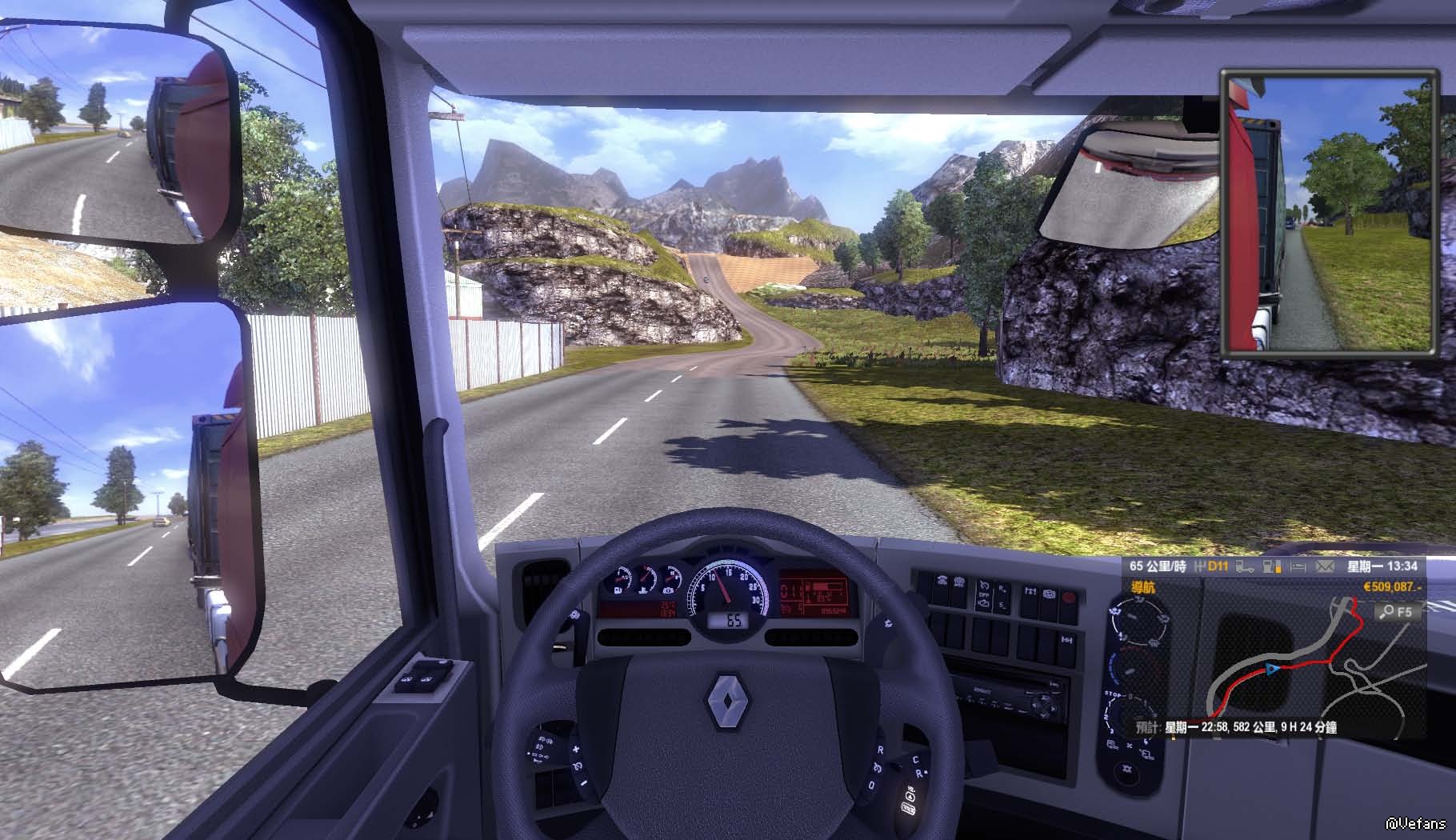This screenshot has width=1456, height=840.
Task: Select the 導航 navigation tab label
Action: click(x=1142, y=587)
